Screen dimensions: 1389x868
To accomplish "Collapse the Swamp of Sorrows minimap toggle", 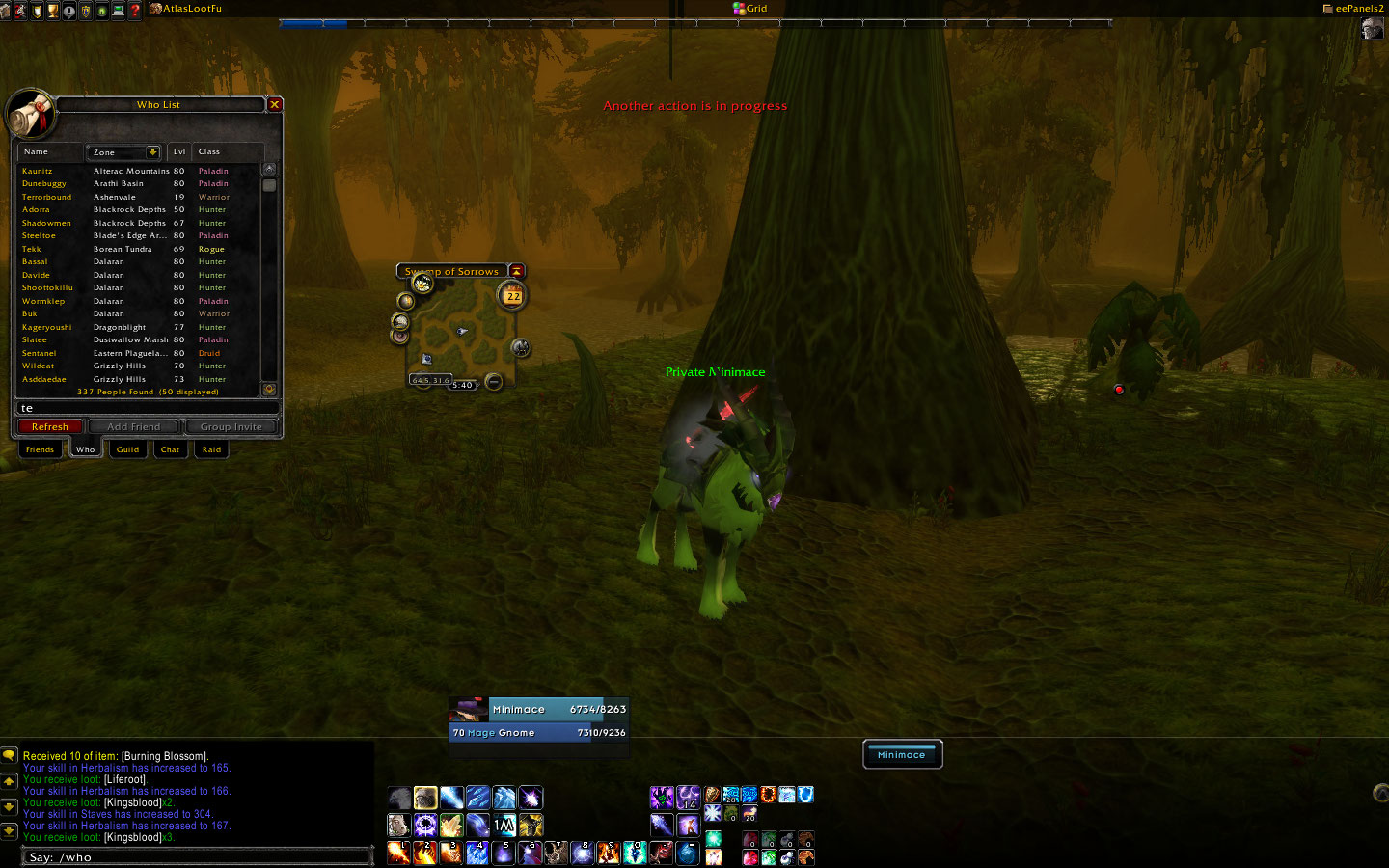I will click(517, 271).
